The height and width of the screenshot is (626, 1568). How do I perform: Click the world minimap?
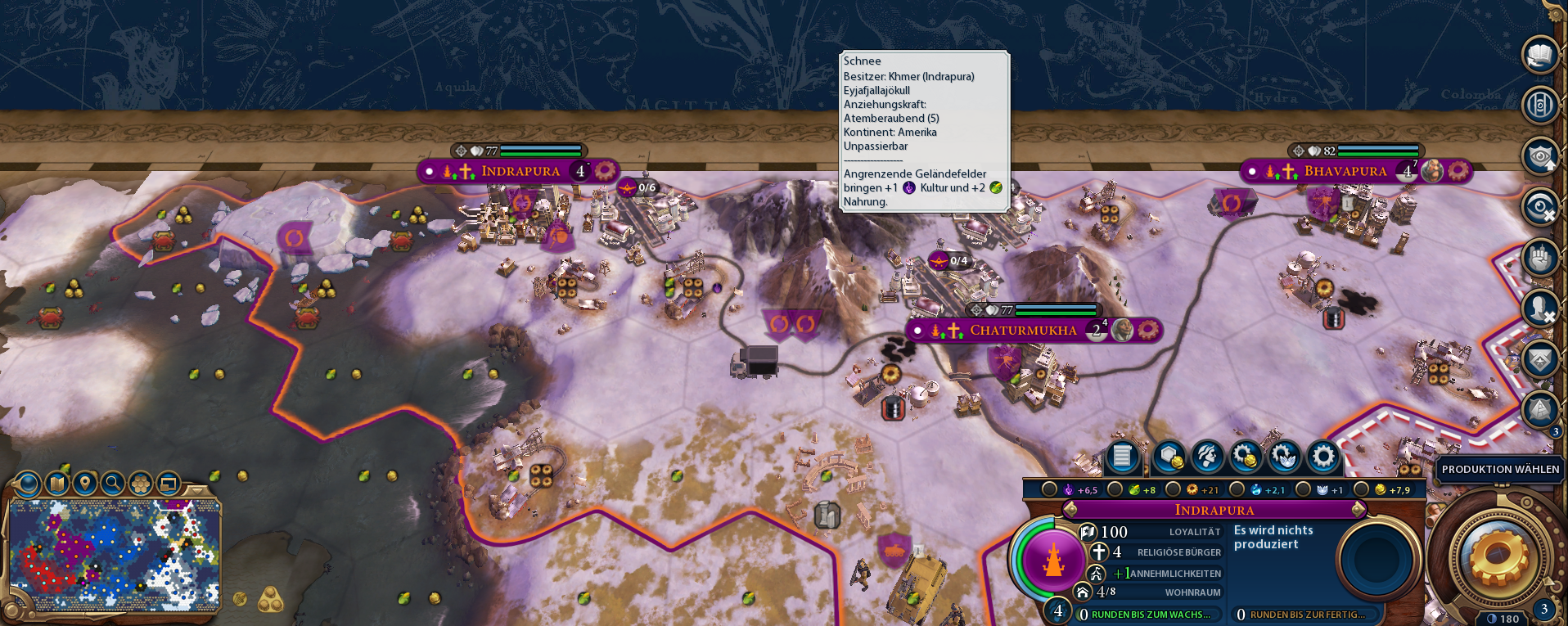click(x=115, y=554)
